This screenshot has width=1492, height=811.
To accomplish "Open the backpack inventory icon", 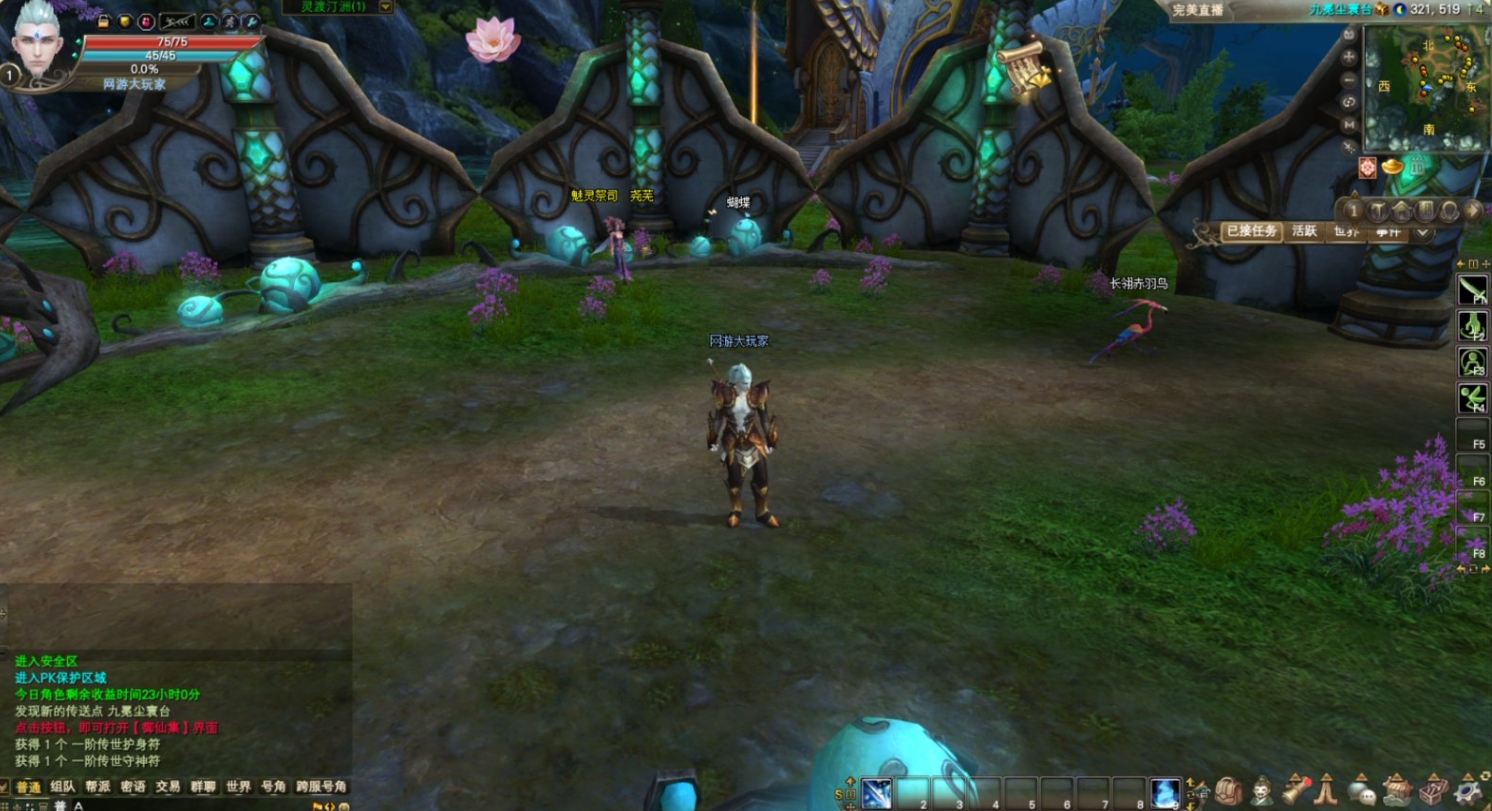I will [1228, 791].
